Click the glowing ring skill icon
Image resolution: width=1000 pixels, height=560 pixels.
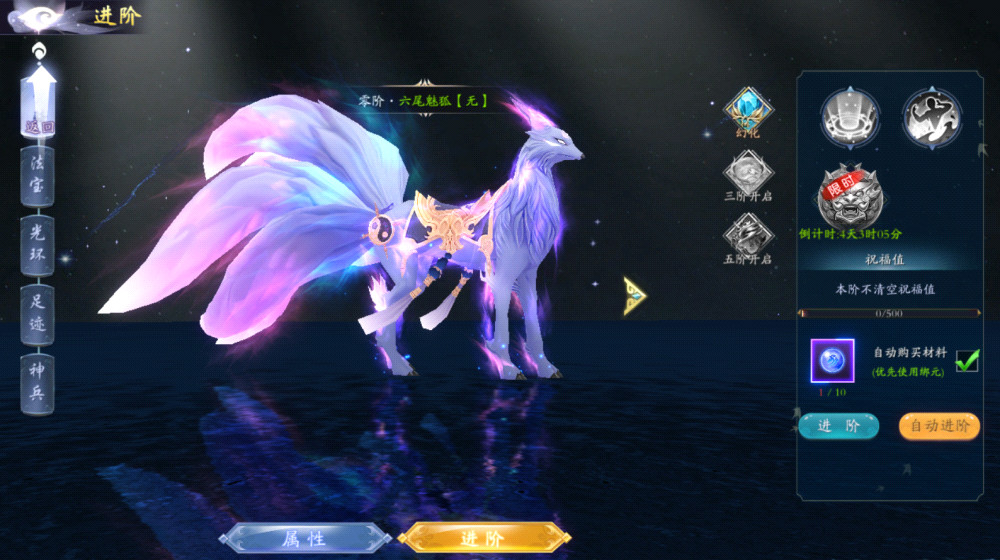[x=850, y=117]
